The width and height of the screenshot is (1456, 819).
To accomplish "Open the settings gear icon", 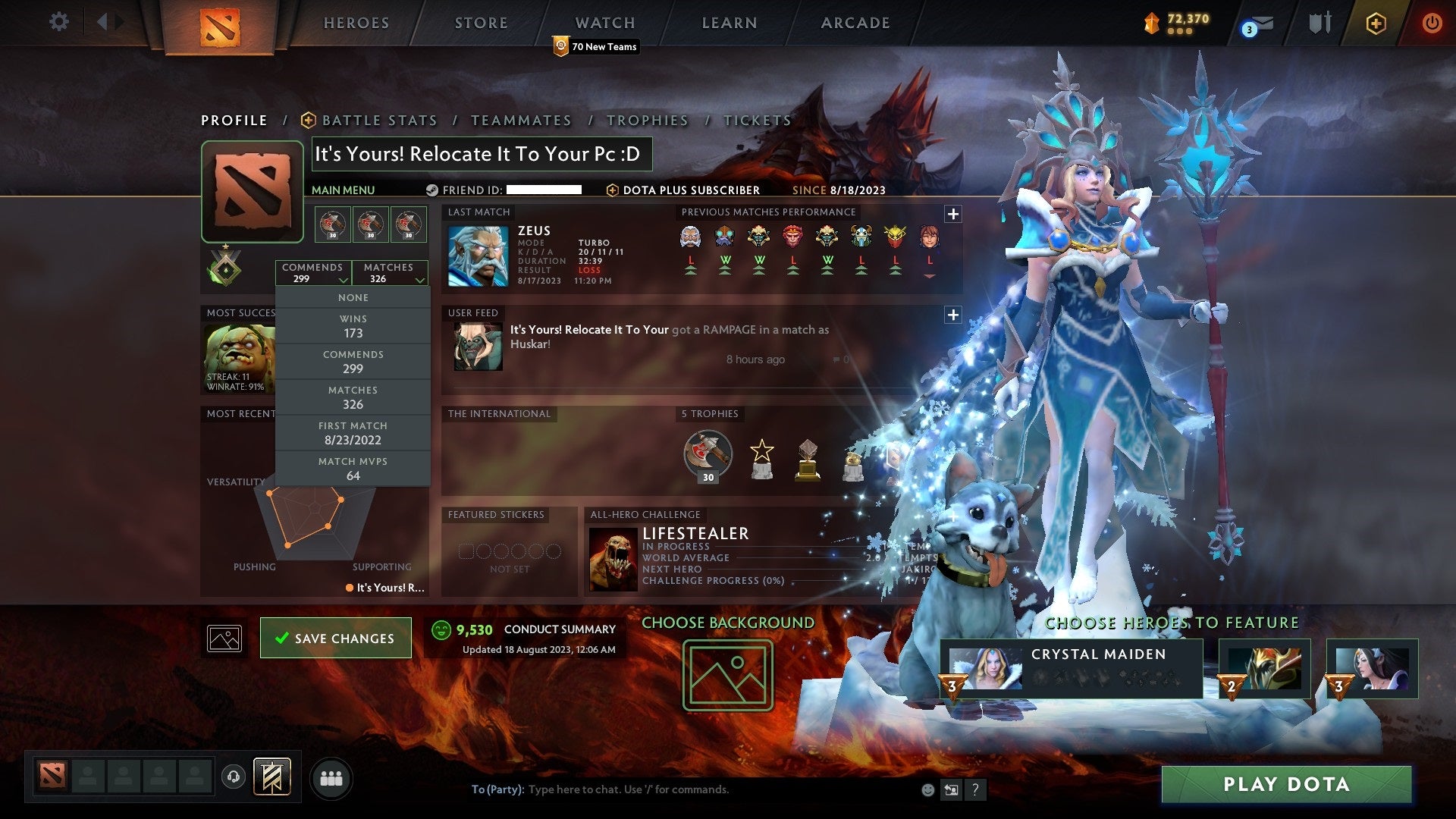I will click(x=58, y=22).
